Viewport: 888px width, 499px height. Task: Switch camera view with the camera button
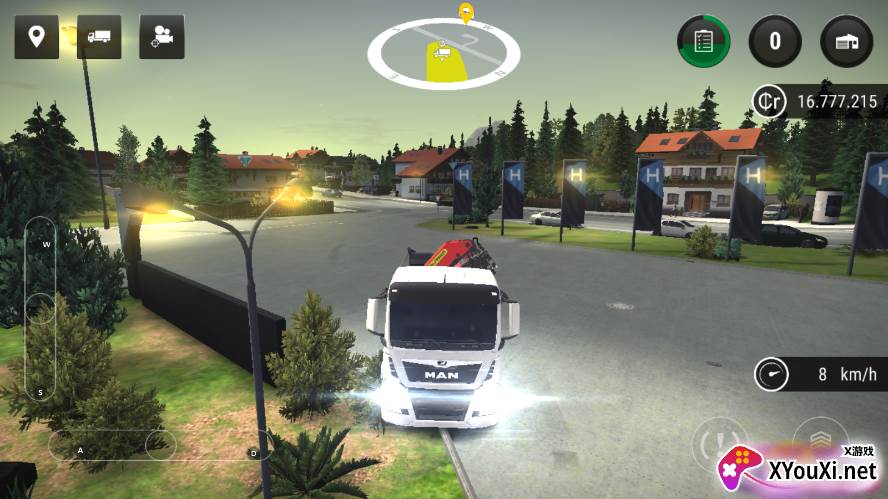click(x=161, y=37)
